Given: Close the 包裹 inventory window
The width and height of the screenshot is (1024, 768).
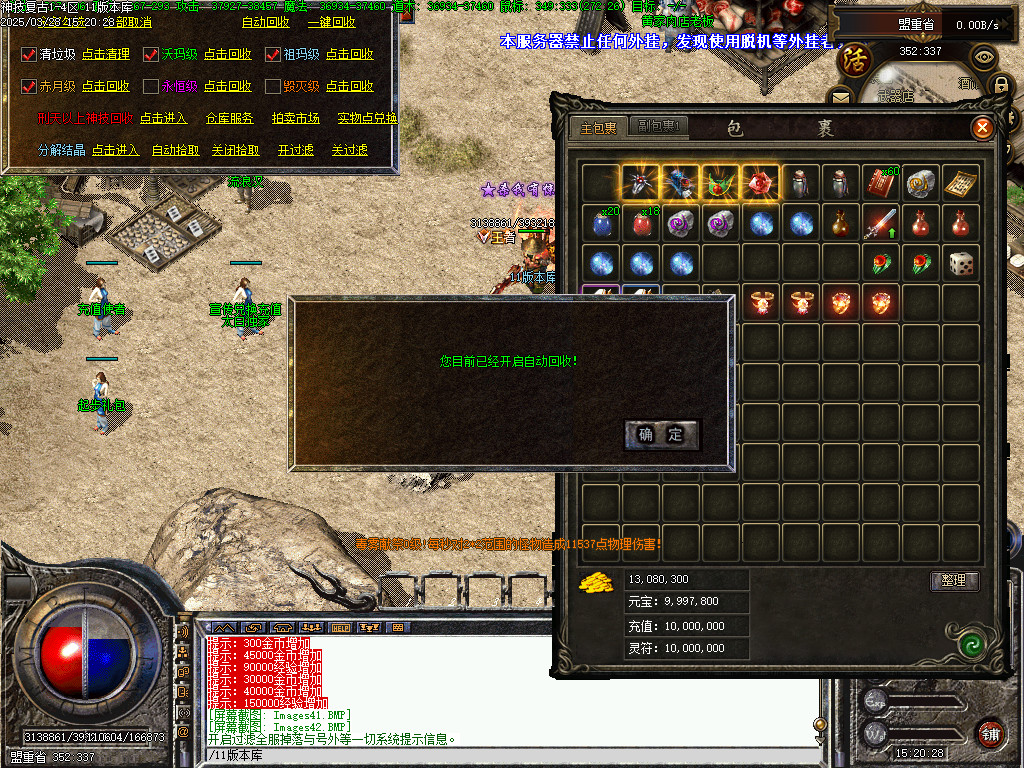Looking at the screenshot, I should [x=982, y=128].
